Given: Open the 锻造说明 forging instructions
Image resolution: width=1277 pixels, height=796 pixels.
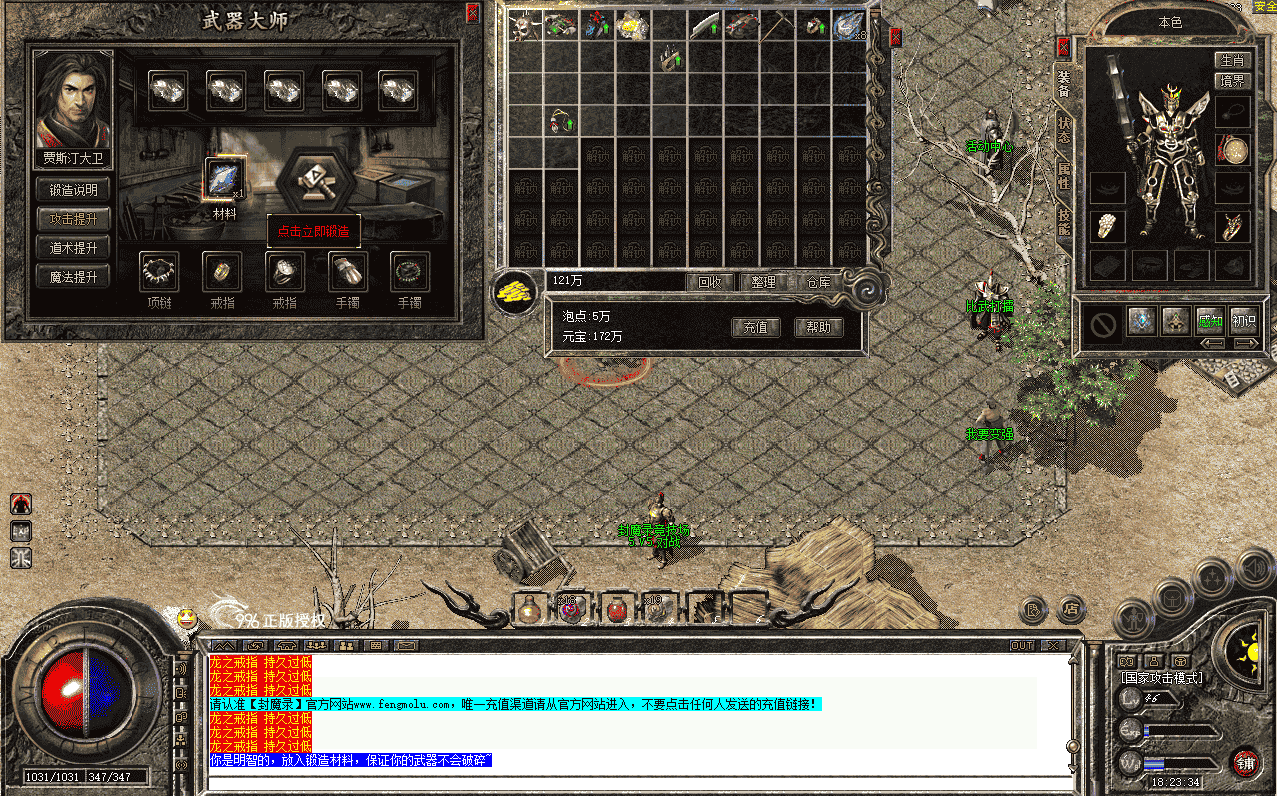Looking at the screenshot, I should 74,189.
